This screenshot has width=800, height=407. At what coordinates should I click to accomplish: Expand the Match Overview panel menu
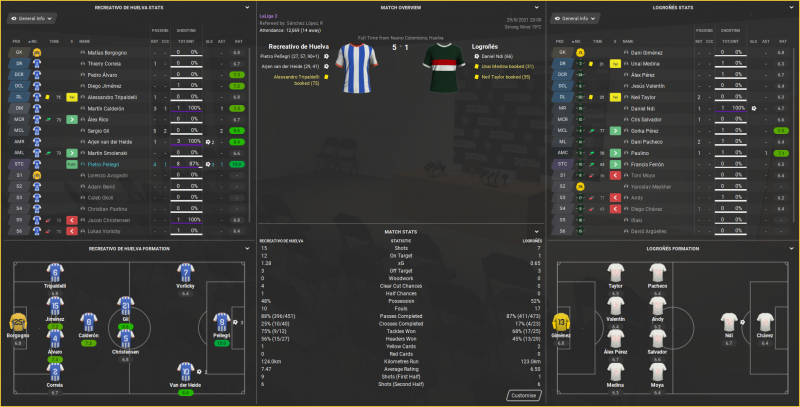click(535, 6)
